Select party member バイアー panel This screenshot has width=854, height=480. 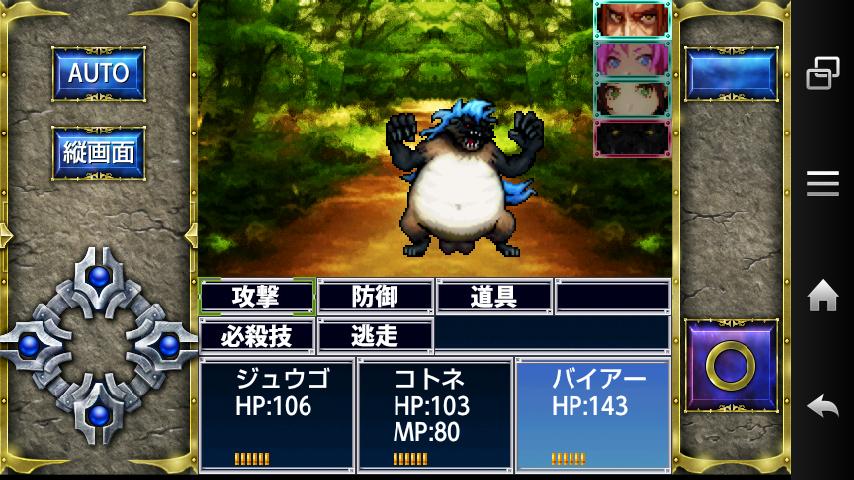[x=593, y=414]
